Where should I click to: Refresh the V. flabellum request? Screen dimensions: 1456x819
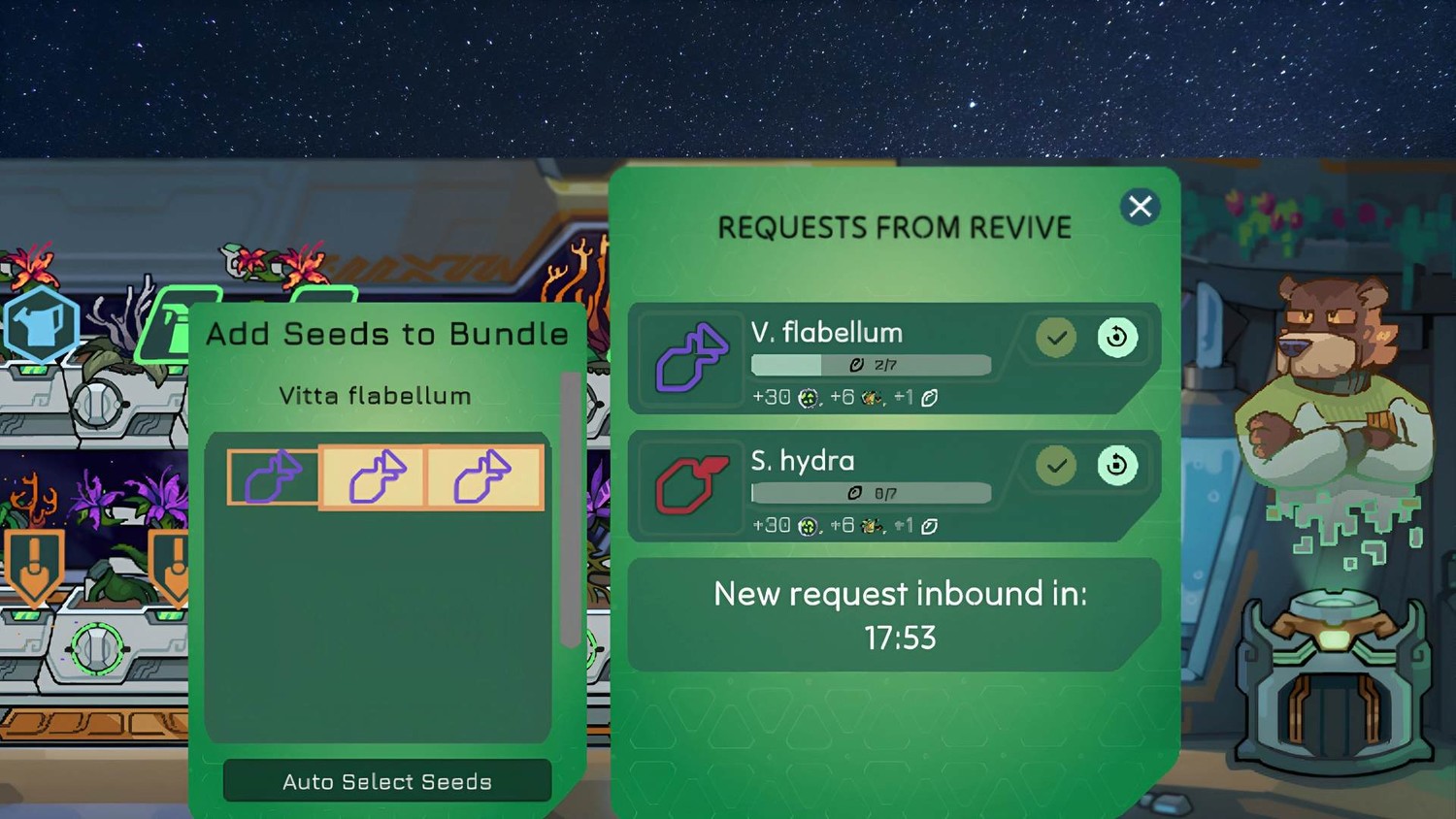click(1117, 338)
